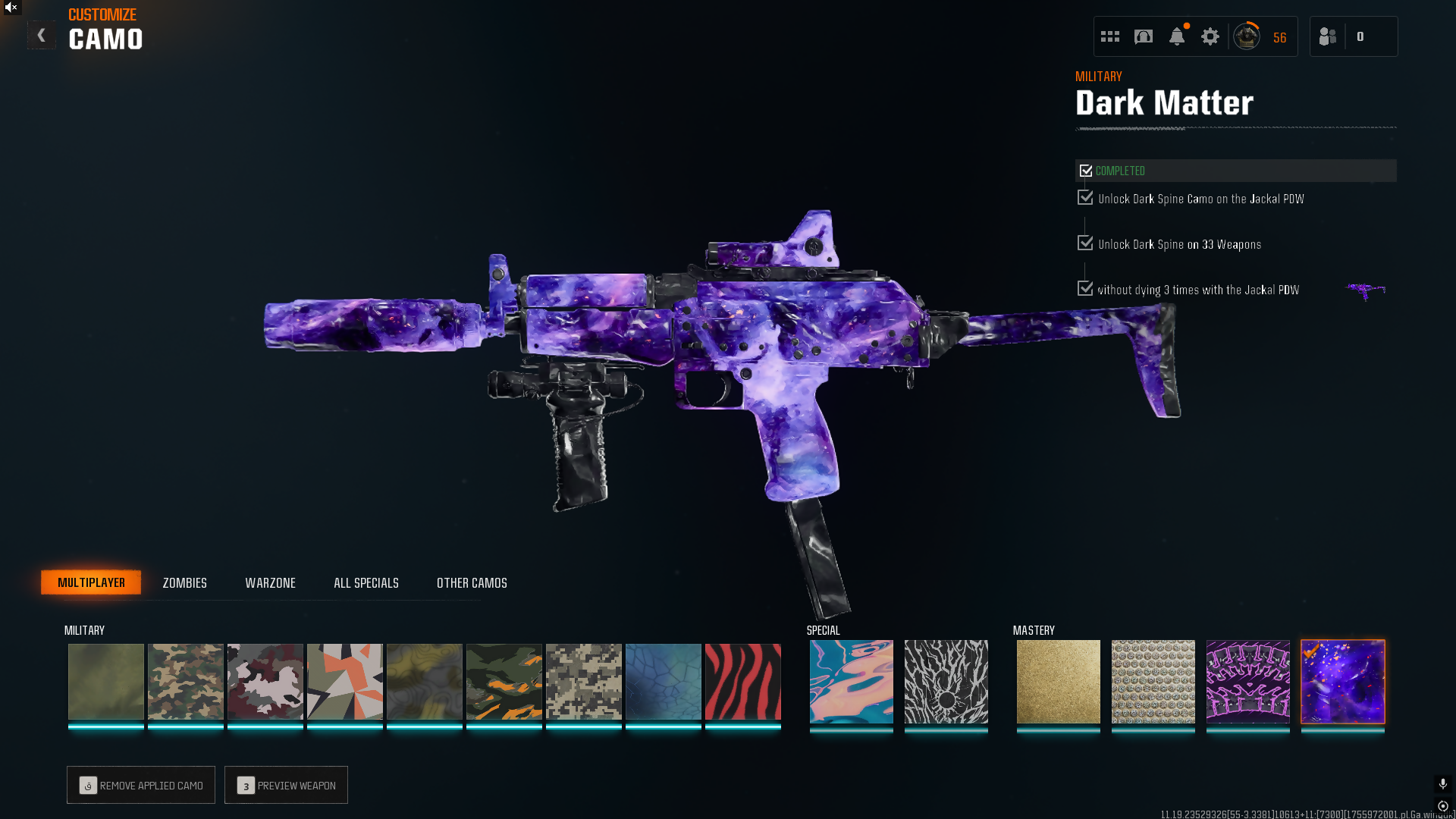
Task: Select the digital pixel camo swatch
Action: [583, 681]
